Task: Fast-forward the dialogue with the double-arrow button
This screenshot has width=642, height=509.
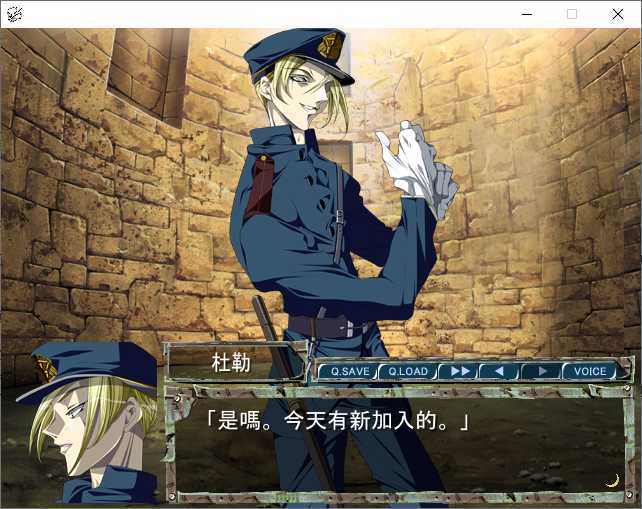Action: click(x=460, y=371)
